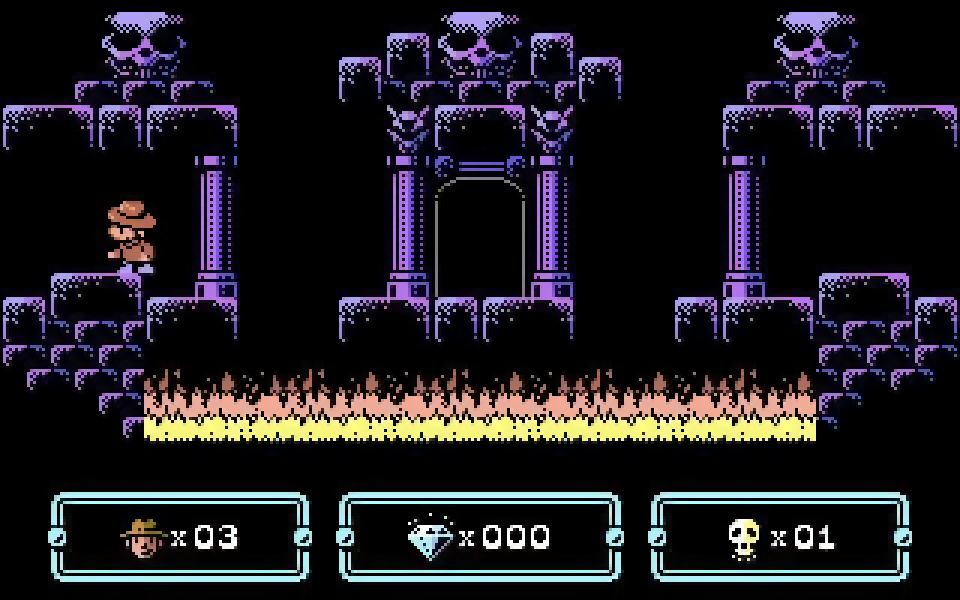This screenshot has height=600, width=960.
Task: Select the diamond gem icon
Action: tap(430, 538)
